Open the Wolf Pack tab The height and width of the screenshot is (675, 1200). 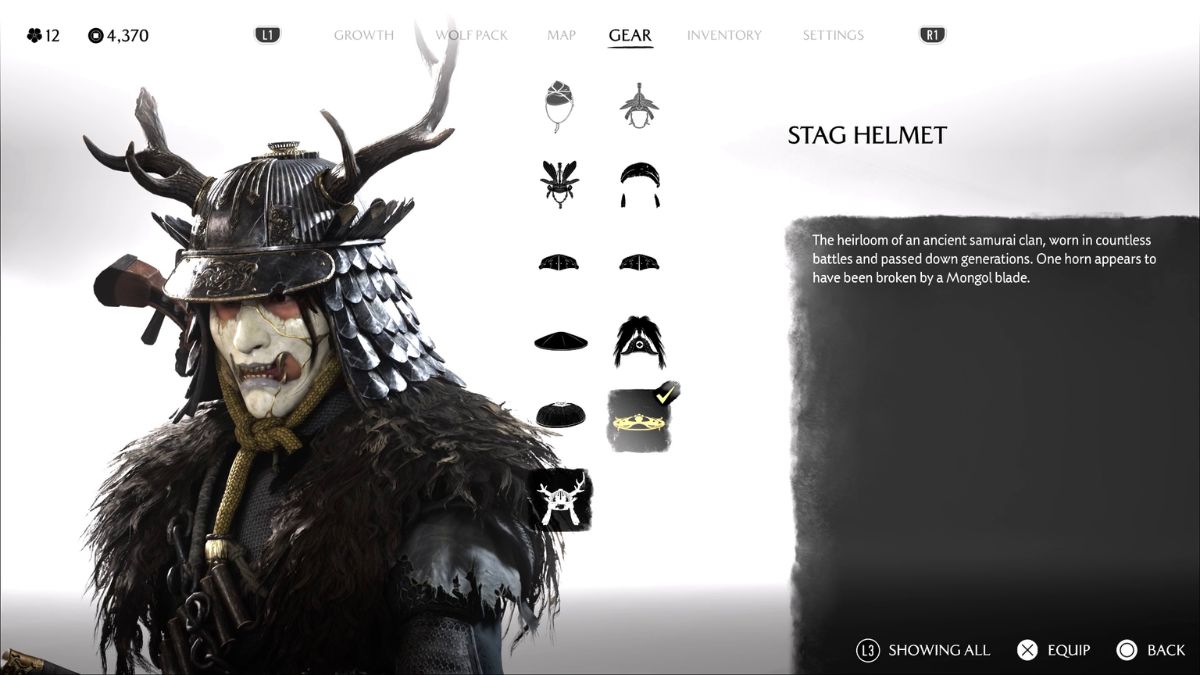tap(471, 35)
